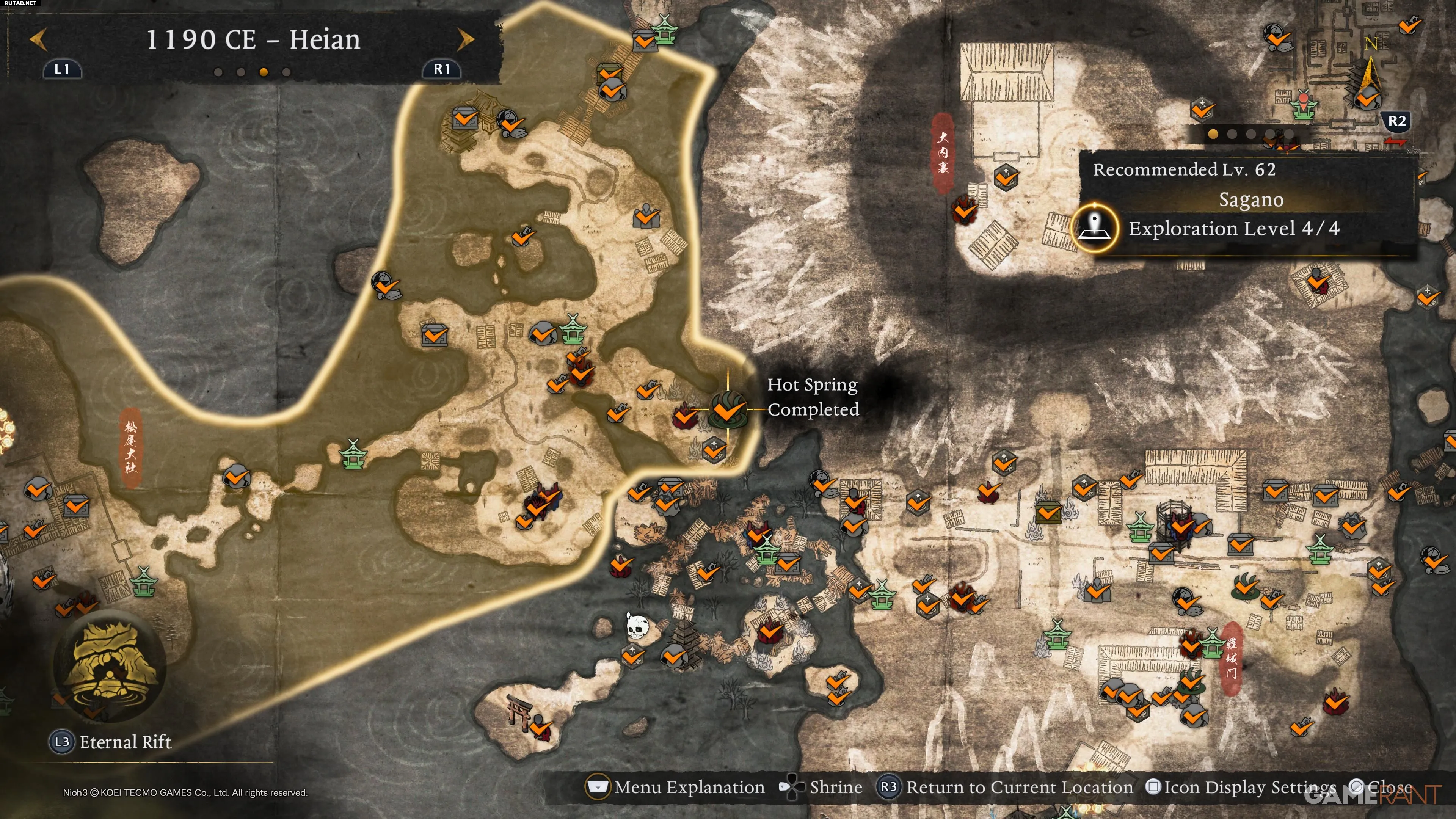Open the Menu Explanation option
The height and width of the screenshot is (819, 1456).
click(x=676, y=788)
